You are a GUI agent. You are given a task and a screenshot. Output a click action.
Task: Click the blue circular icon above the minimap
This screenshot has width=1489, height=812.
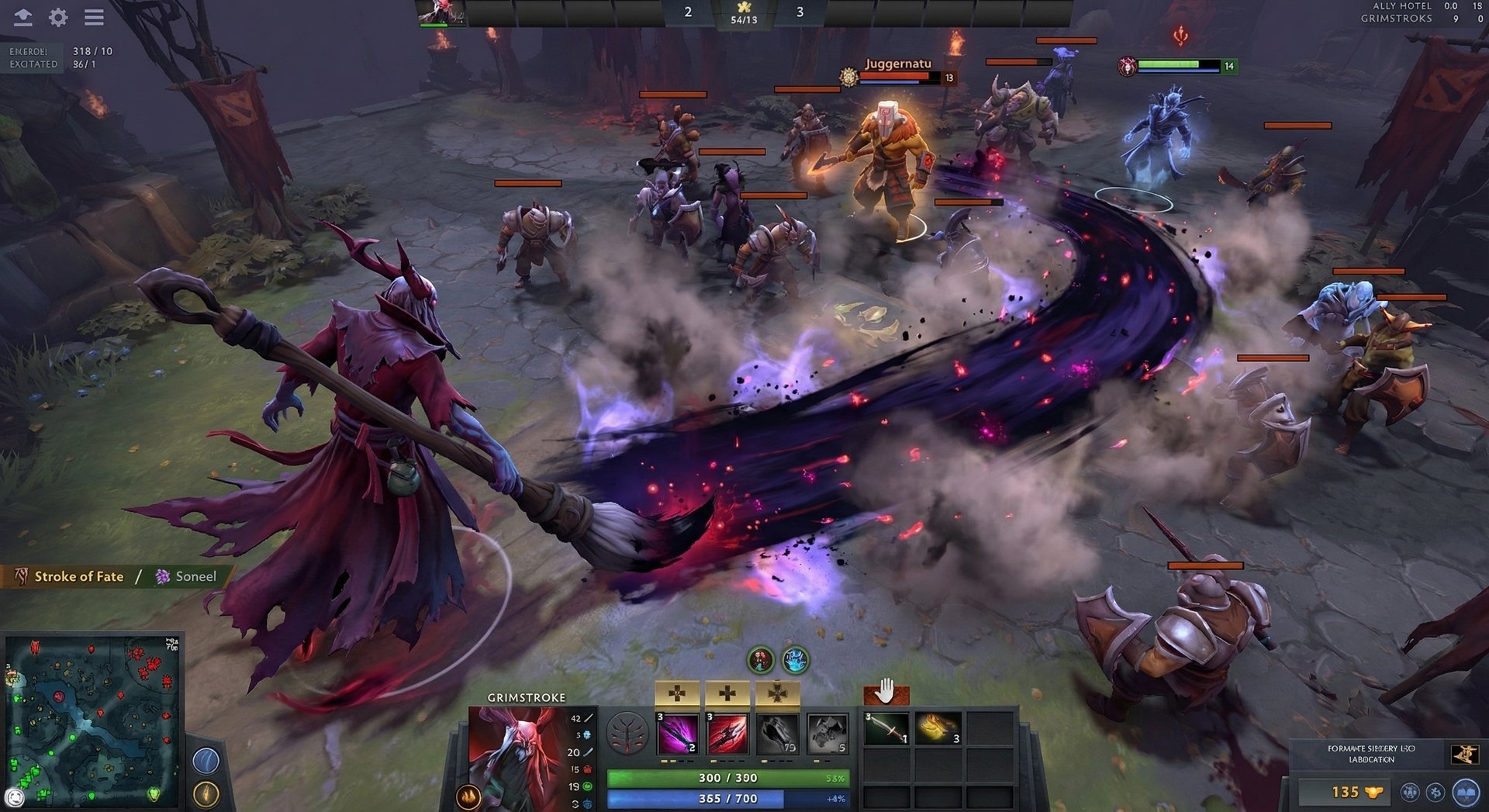206,760
